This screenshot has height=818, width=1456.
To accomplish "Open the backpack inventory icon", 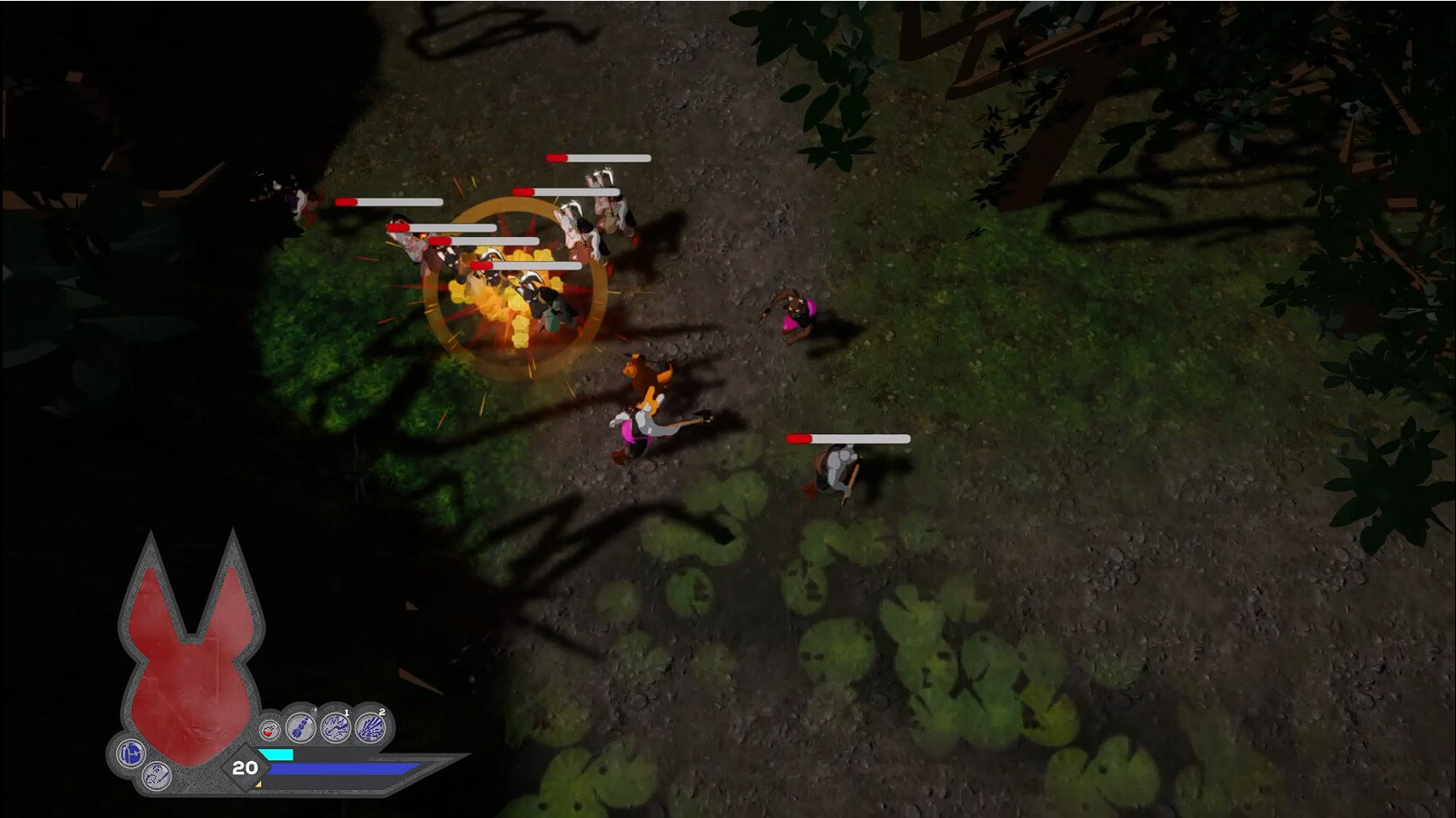I will (130, 754).
